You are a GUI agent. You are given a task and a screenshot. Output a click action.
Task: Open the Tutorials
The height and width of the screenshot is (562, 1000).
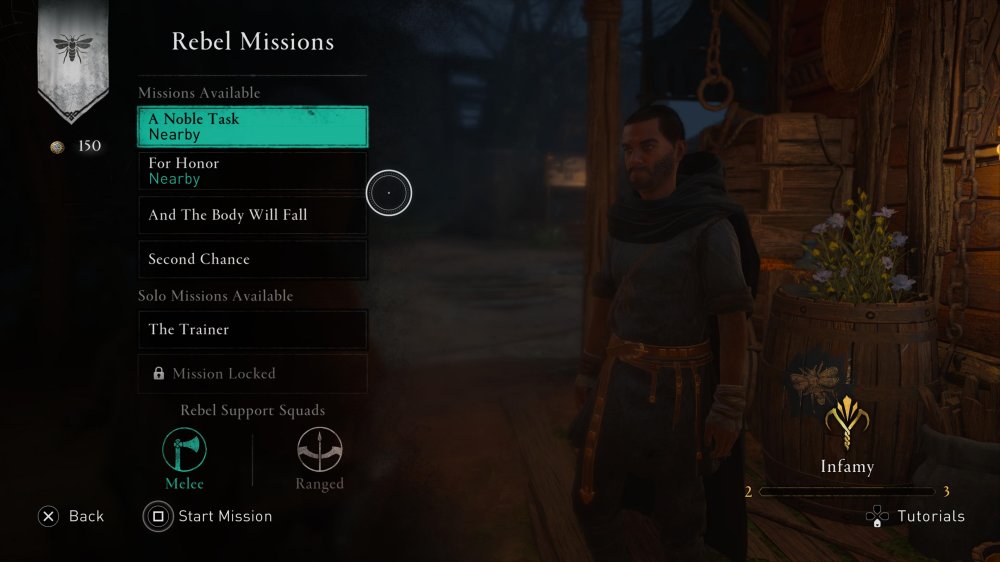pos(915,516)
